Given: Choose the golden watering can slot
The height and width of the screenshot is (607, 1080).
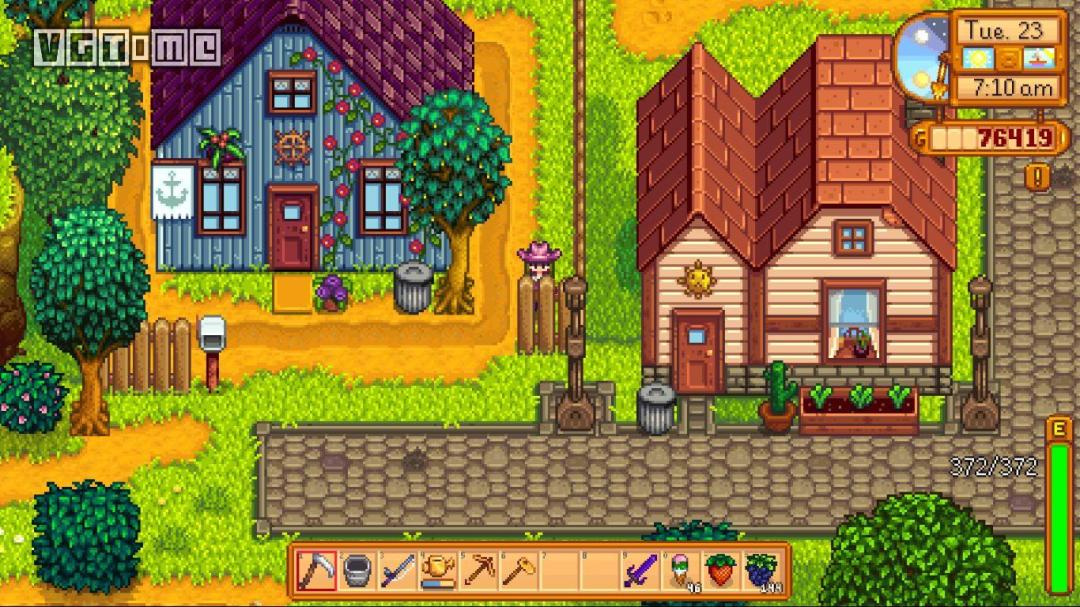Looking at the screenshot, I should [x=438, y=571].
